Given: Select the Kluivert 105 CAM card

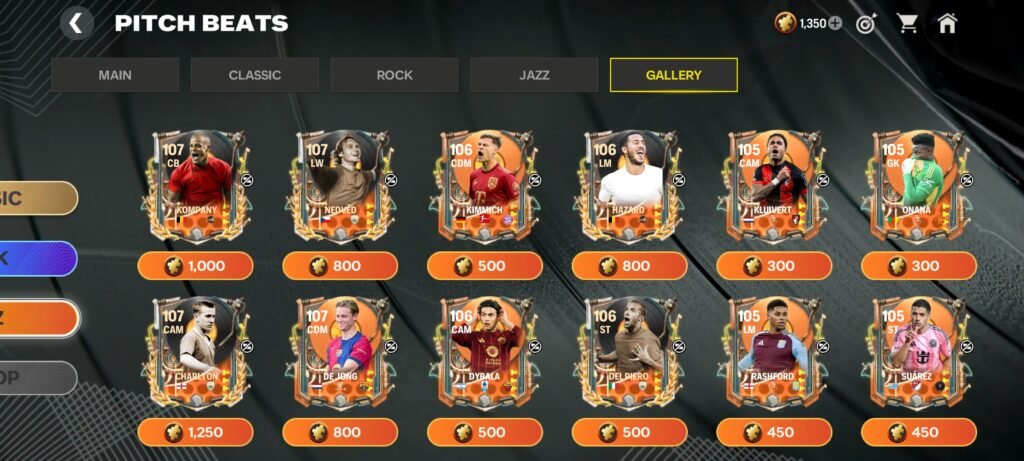Looking at the screenshot, I should pos(774,186).
